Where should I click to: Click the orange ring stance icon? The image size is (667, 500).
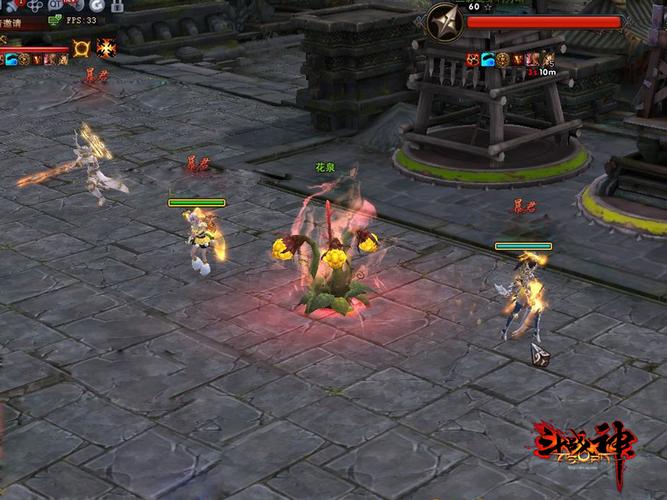click(81, 48)
